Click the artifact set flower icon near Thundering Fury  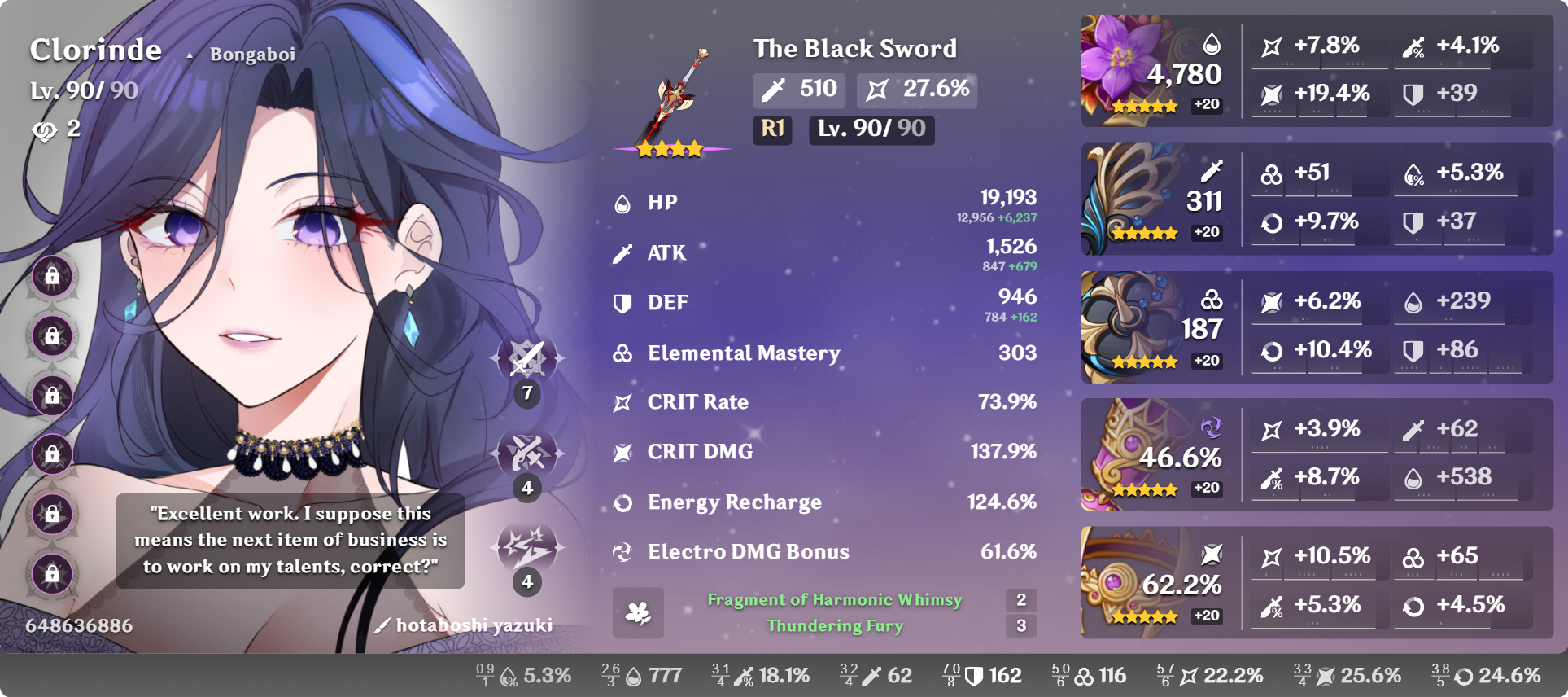[640, 612]
